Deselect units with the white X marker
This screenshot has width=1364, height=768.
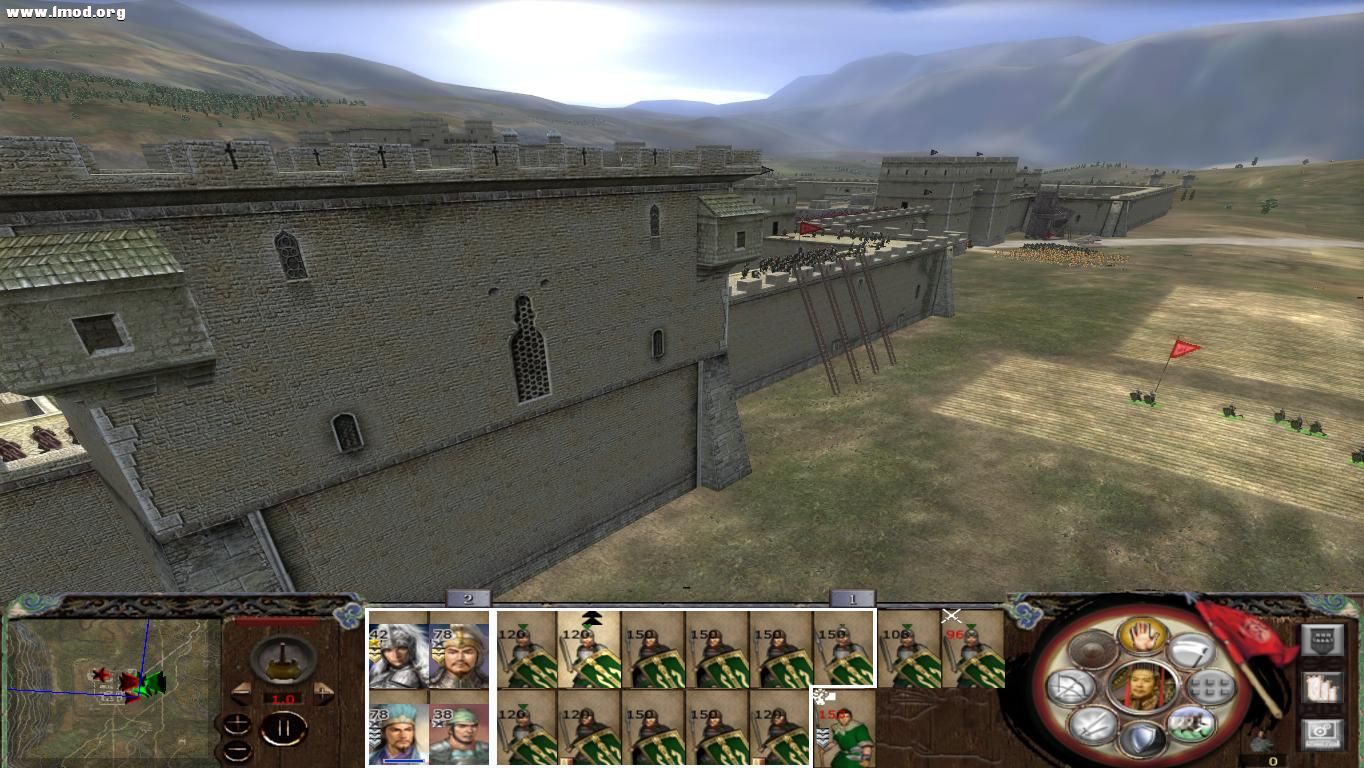click(951, 615)
